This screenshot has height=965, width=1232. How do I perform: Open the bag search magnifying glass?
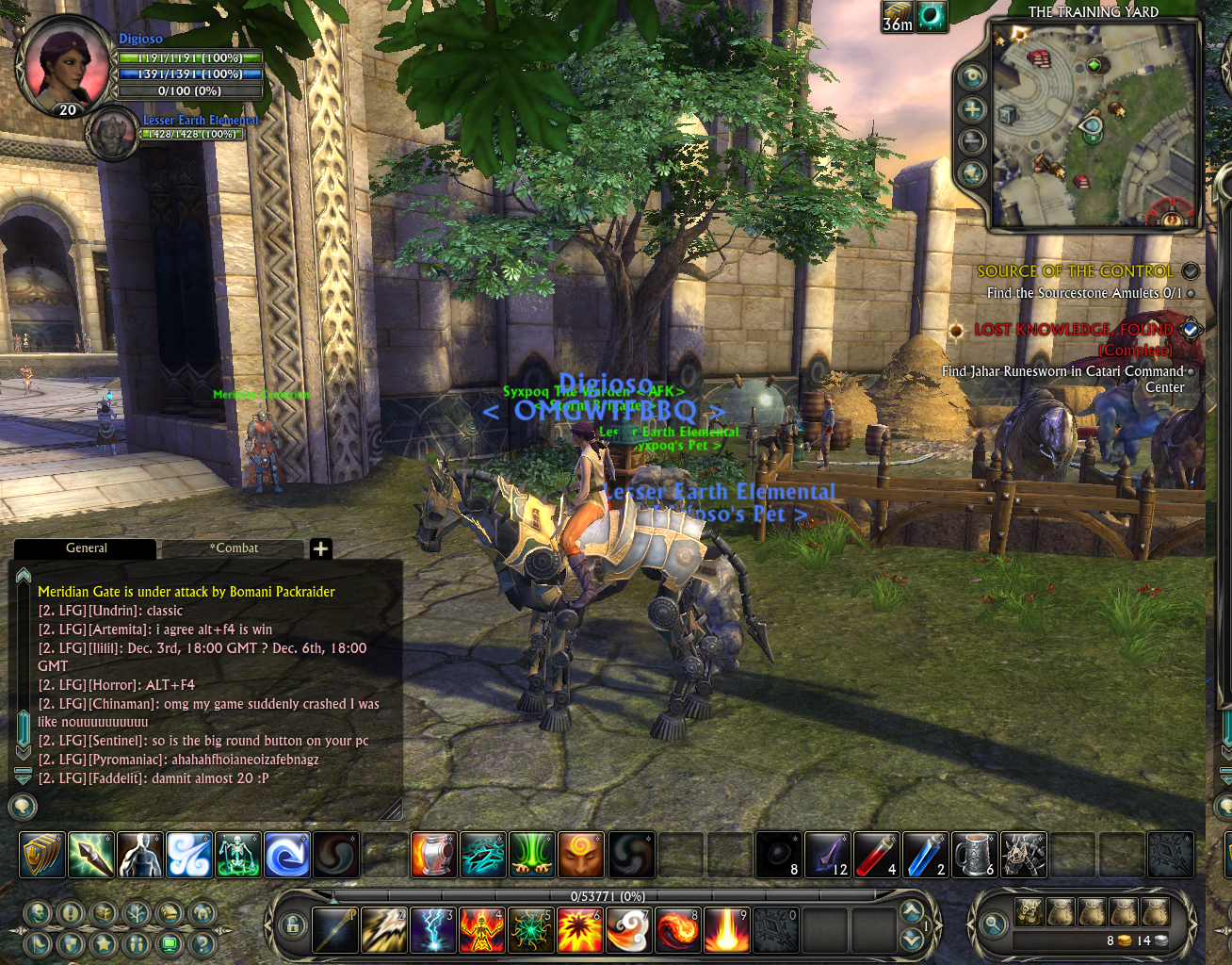point(993,925)
